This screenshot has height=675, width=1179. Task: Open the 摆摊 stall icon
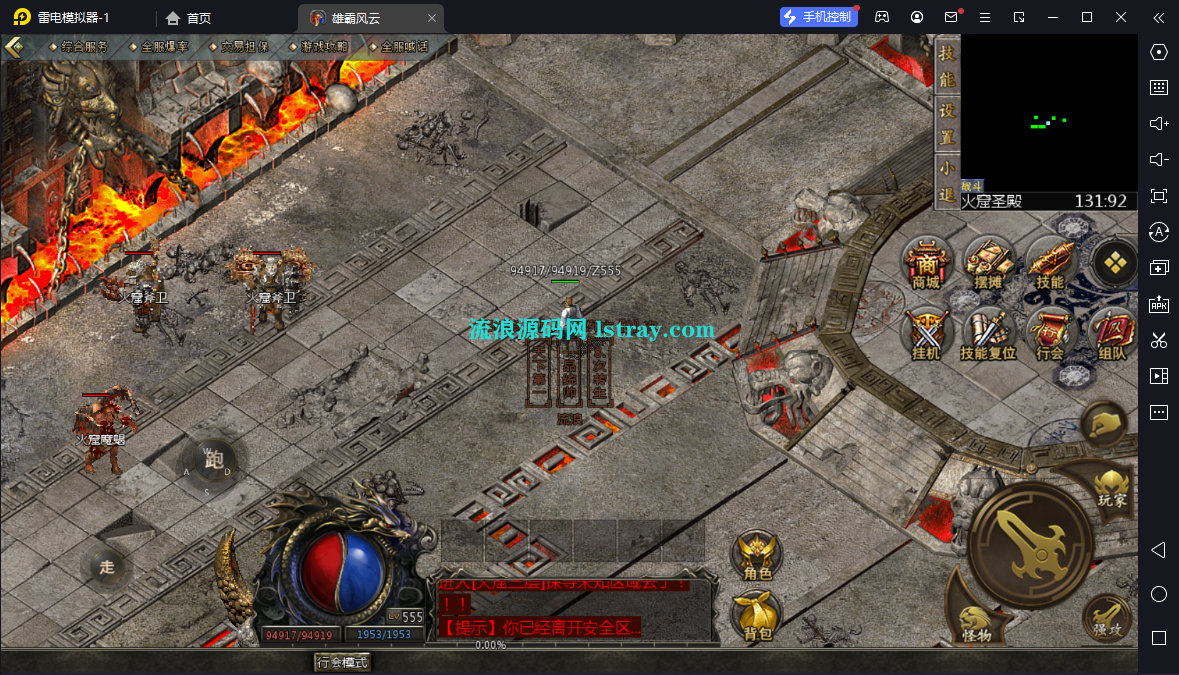989,265
